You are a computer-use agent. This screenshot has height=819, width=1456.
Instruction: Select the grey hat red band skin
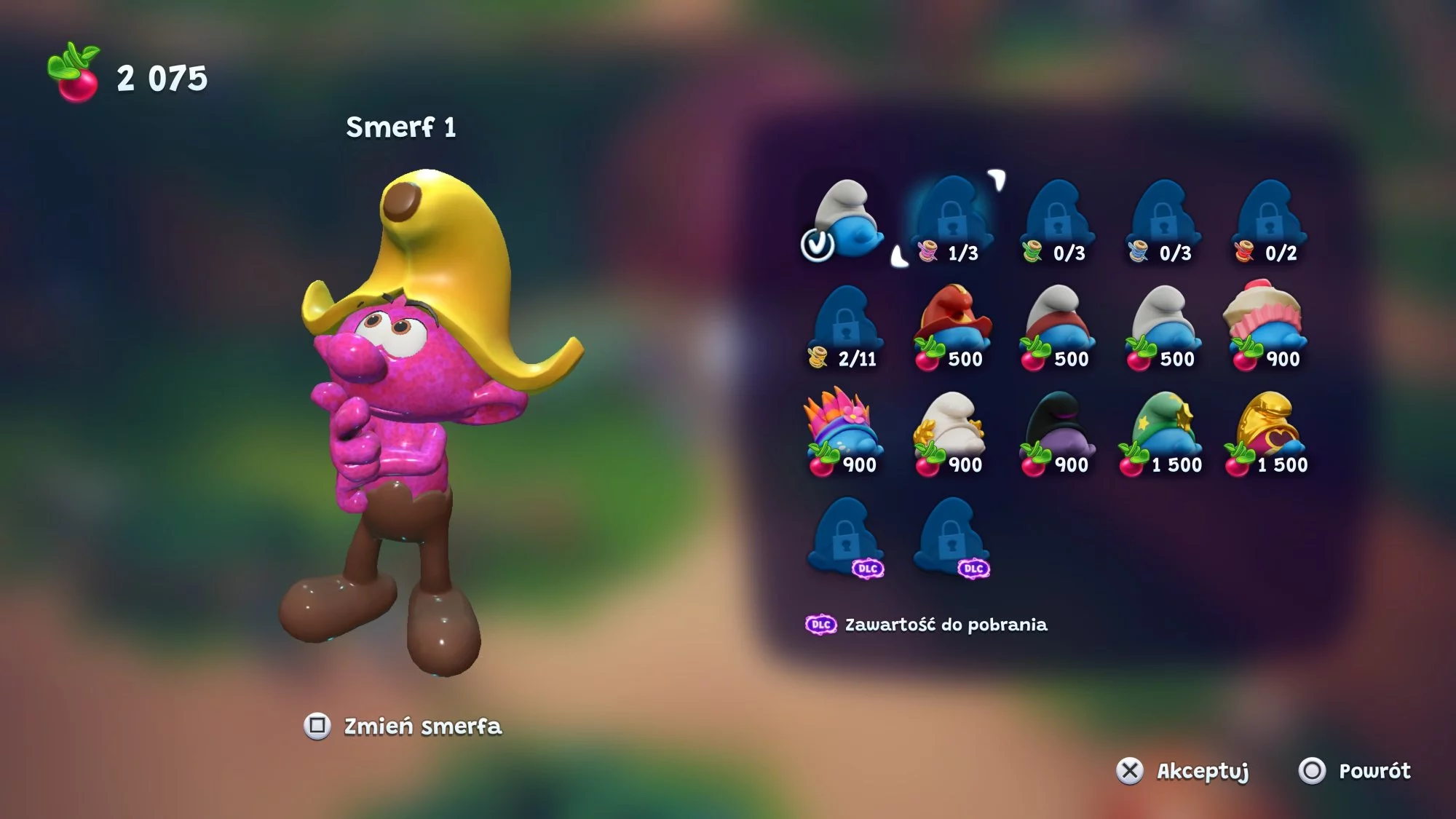pyautogui.click(x=1057, y=325)
